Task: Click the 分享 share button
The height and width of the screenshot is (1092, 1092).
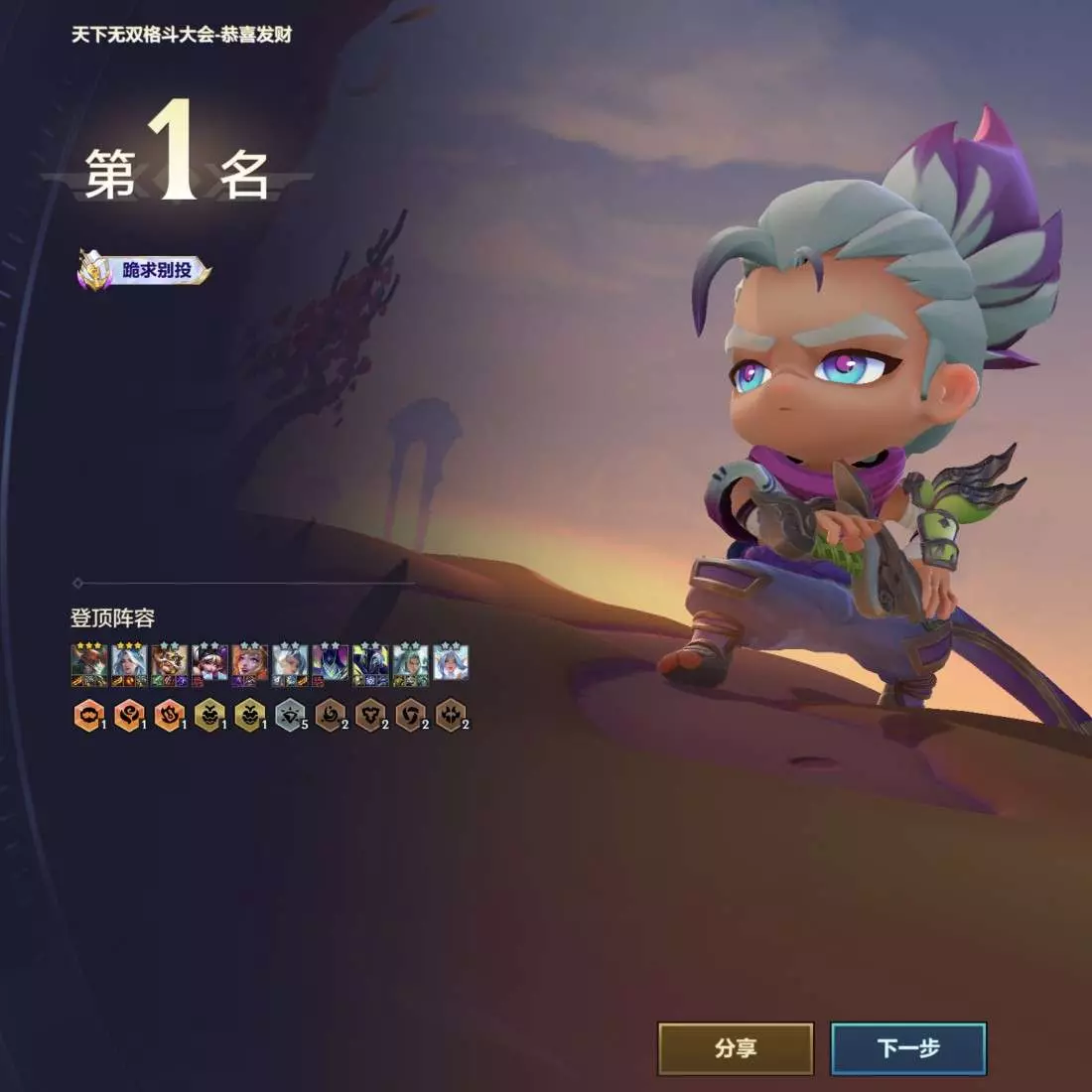Action: 736,1048
